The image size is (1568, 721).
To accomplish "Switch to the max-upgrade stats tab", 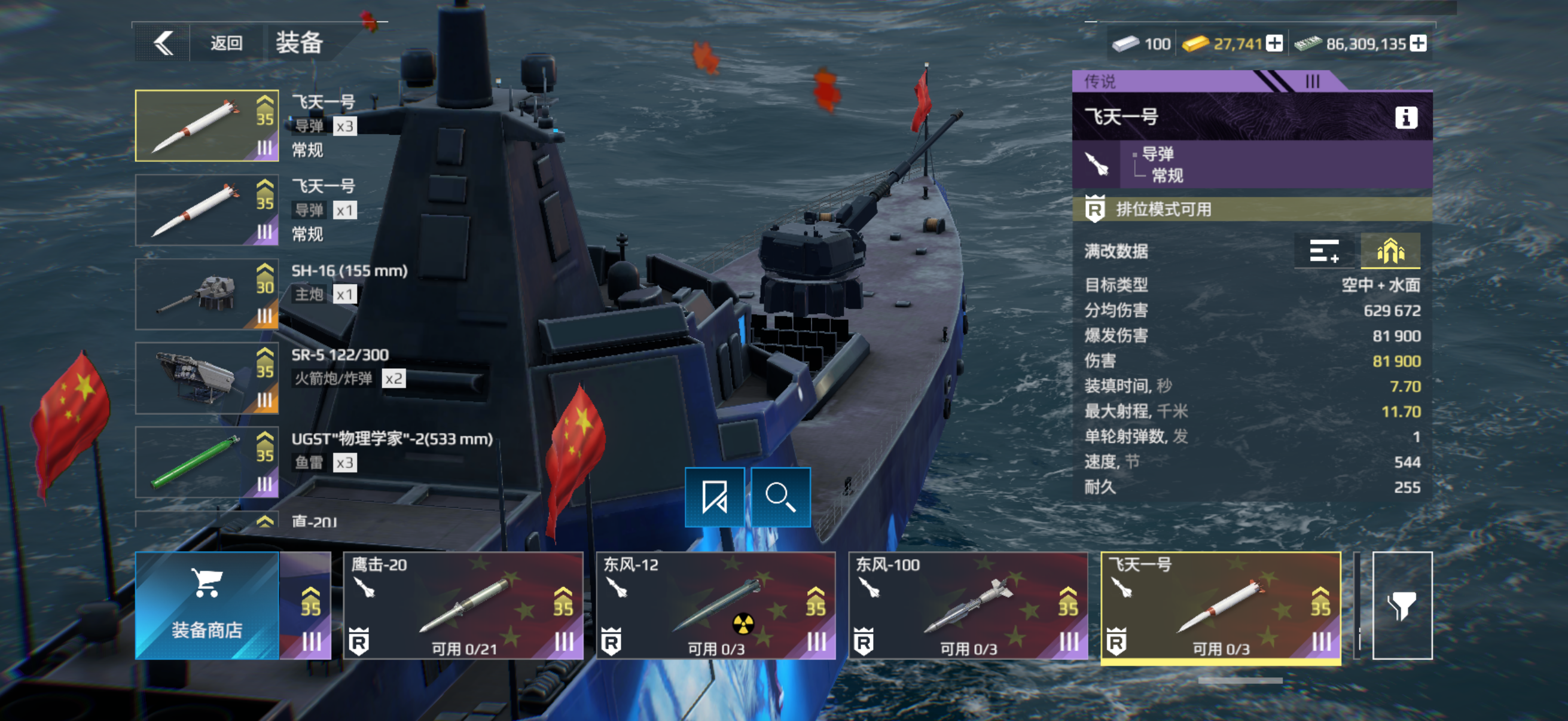I will pyautogui.click(x=1390, y=250).
